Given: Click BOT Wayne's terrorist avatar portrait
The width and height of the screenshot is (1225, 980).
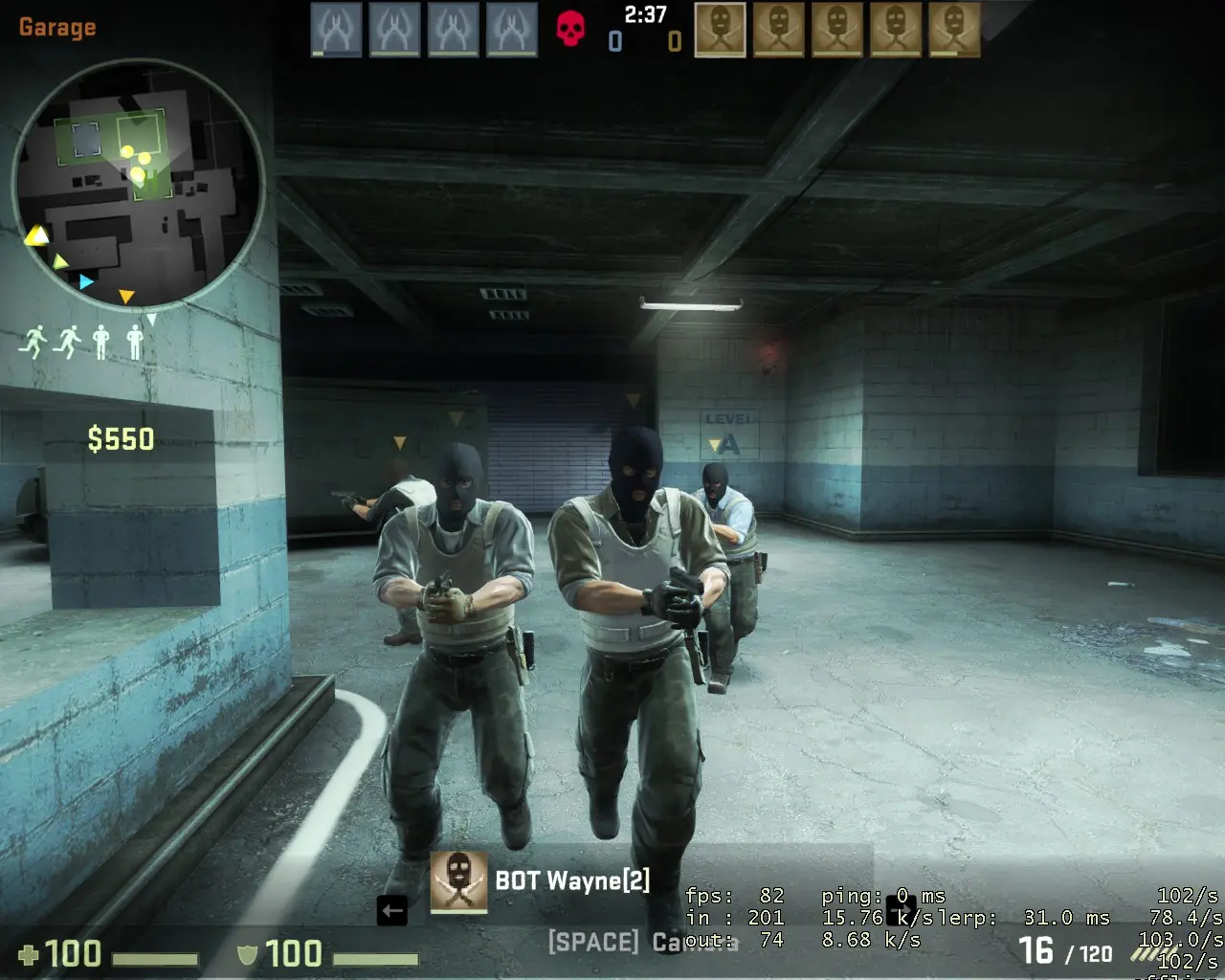Looking at the screenshot, I should [458, 881].
